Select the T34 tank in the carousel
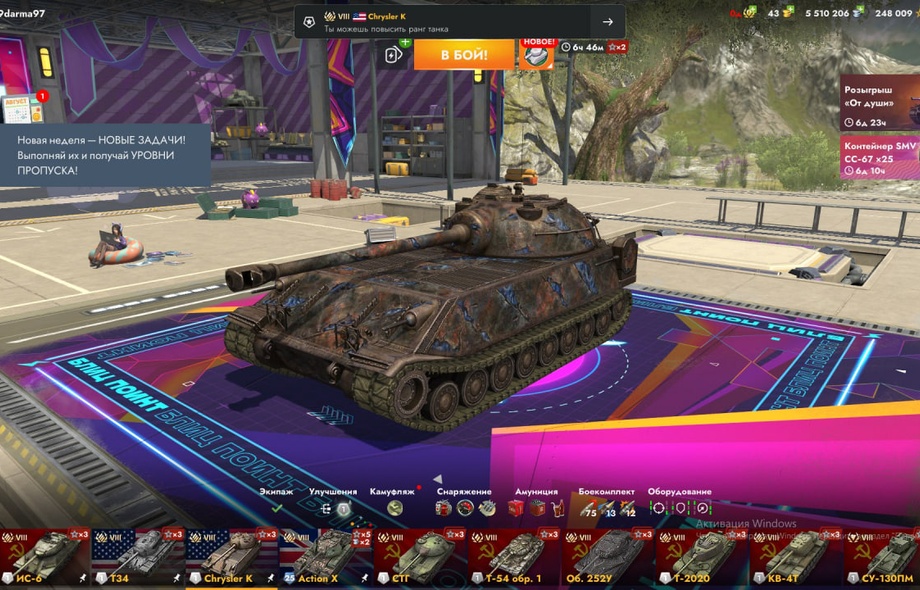 pos(136,557)
